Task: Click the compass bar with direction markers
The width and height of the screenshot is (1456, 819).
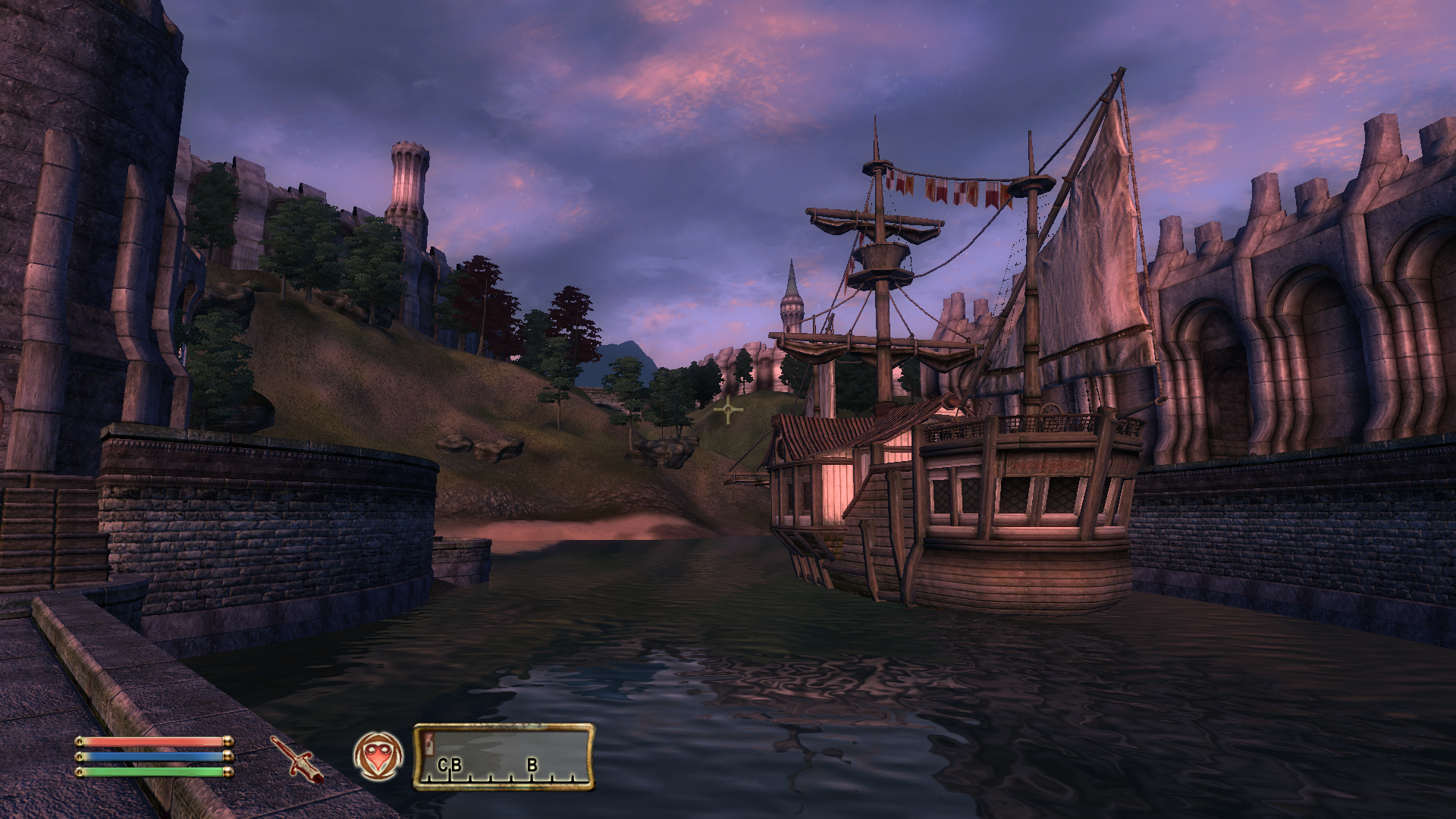Action: (x=504, y=757)
